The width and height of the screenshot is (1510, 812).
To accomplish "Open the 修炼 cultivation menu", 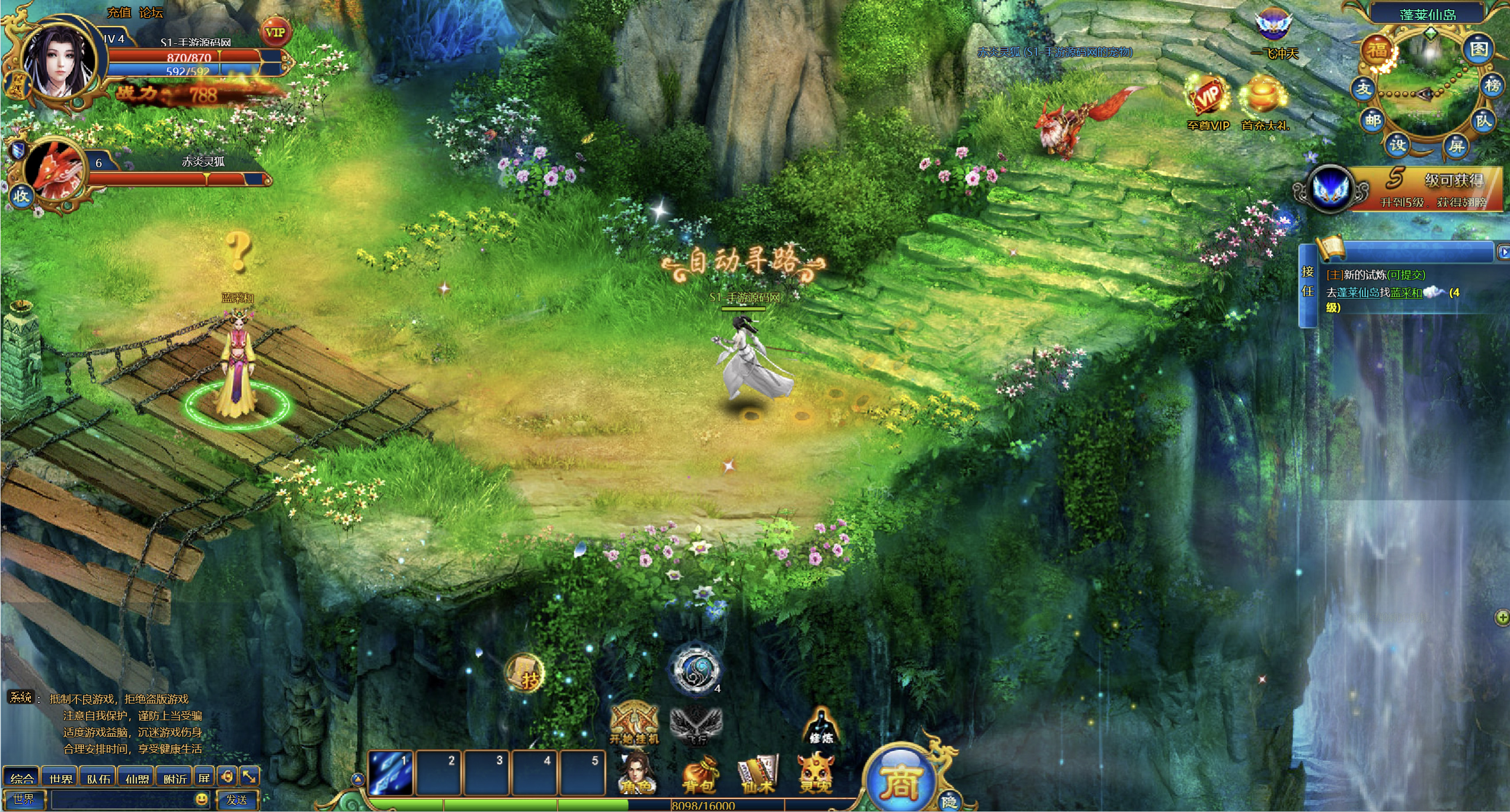I will [x=821, y=727].
